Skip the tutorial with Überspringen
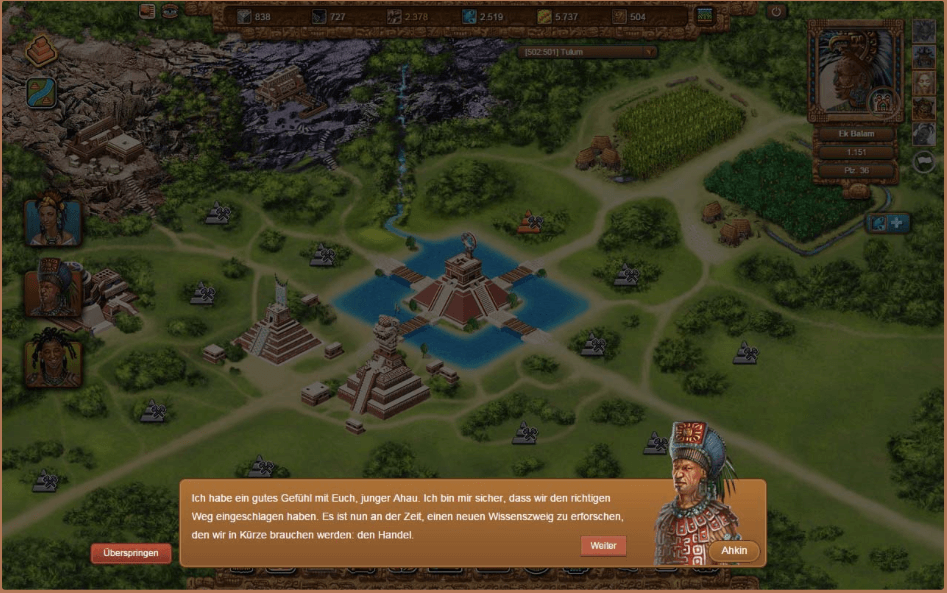 click(131, 553)
